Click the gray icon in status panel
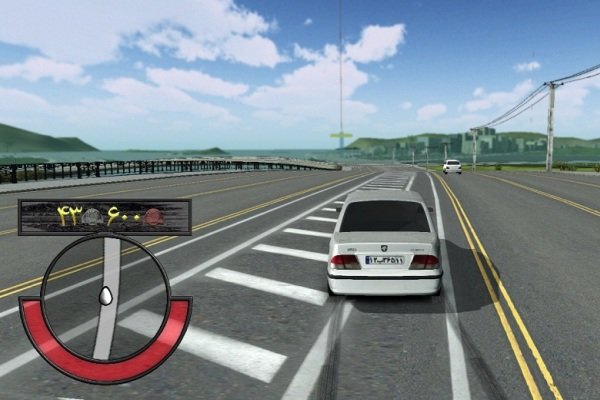The height and width of the screenshot is (400, 600). tap(91, 216)
